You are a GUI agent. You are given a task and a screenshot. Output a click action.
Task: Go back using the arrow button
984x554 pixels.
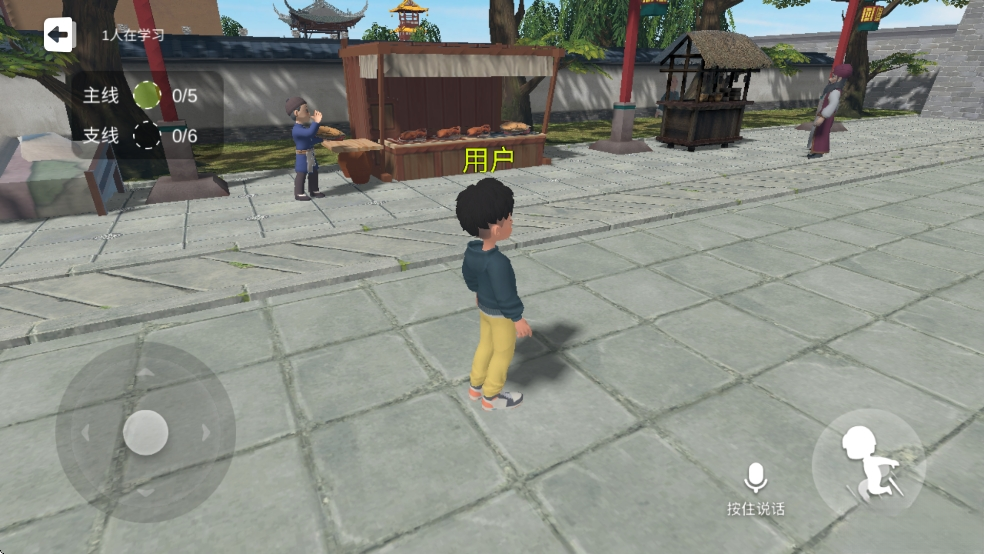point(59,36)
